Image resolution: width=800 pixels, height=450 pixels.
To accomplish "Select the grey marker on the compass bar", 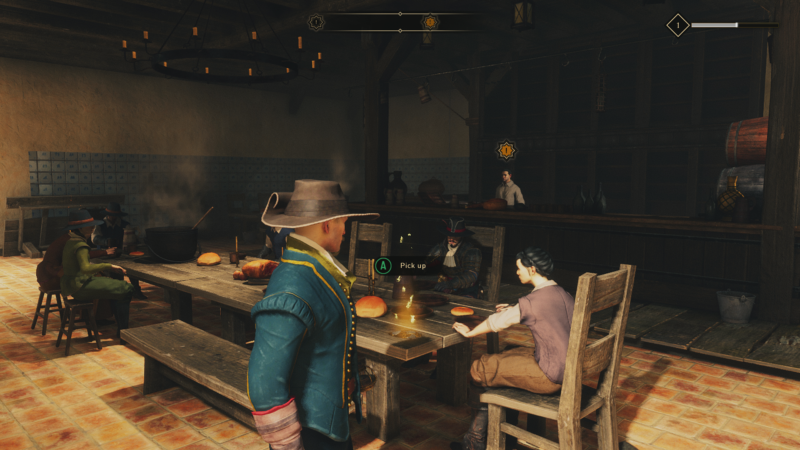I will [x=317, y=21].
